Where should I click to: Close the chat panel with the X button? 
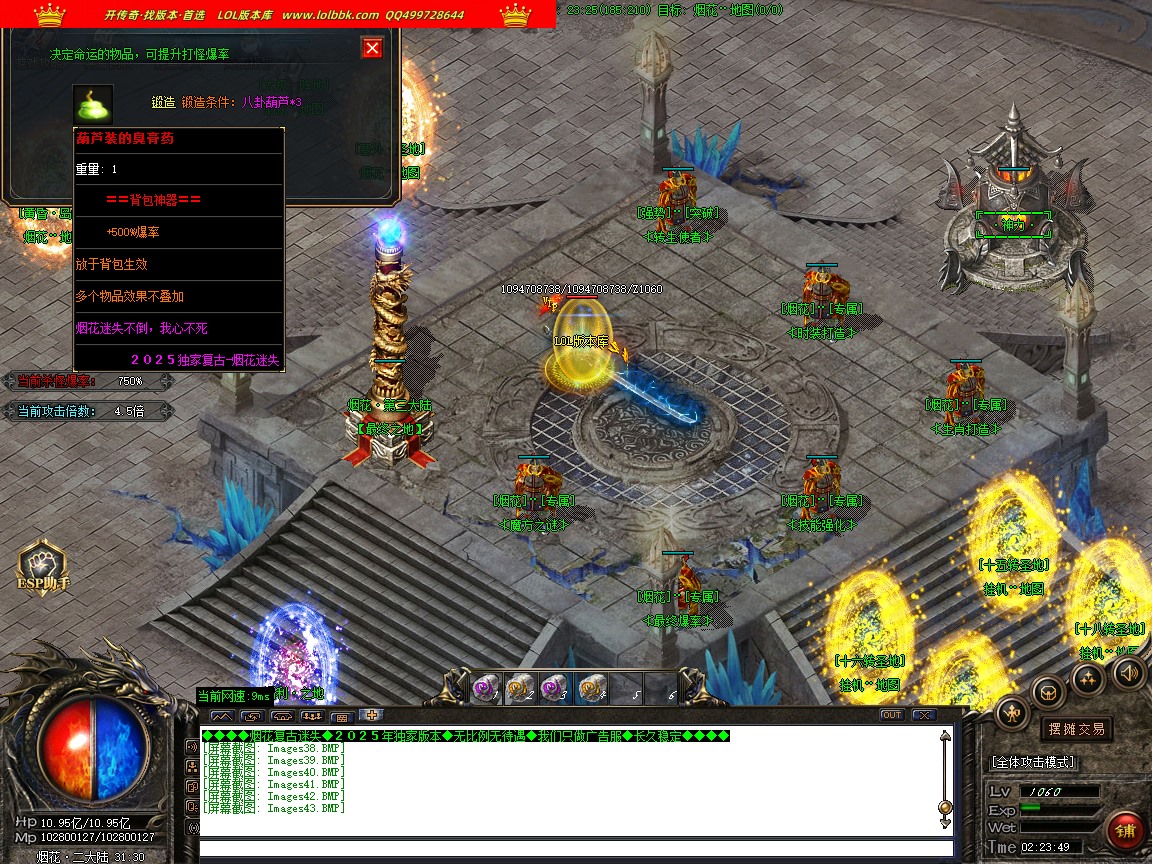(x=923, y=715)
